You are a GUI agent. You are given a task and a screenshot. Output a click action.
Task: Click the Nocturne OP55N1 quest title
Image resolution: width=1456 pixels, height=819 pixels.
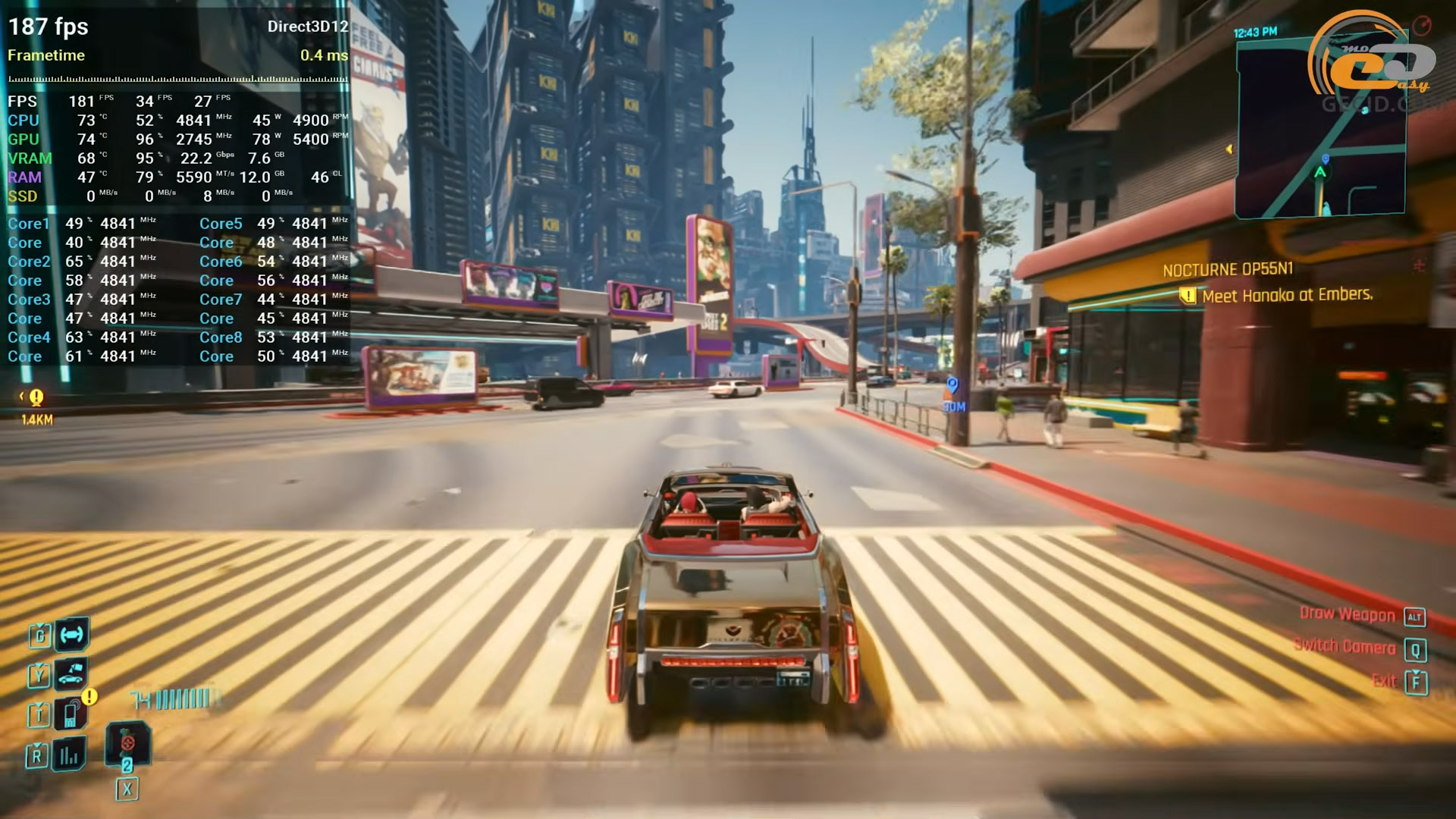click(1227, 270)
